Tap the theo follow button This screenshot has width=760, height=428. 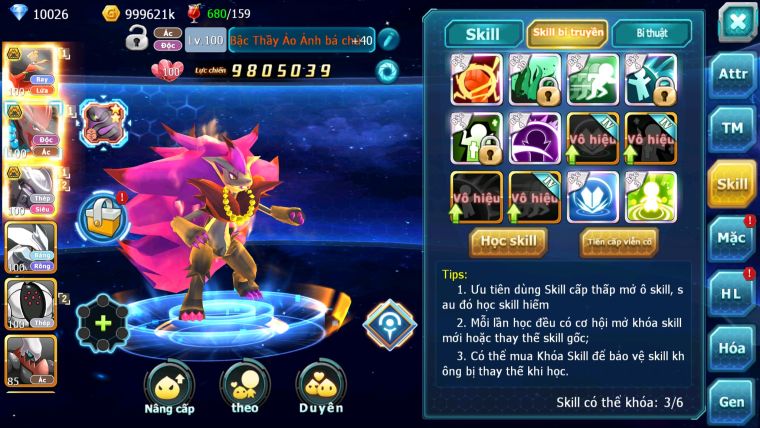point(245,388)
